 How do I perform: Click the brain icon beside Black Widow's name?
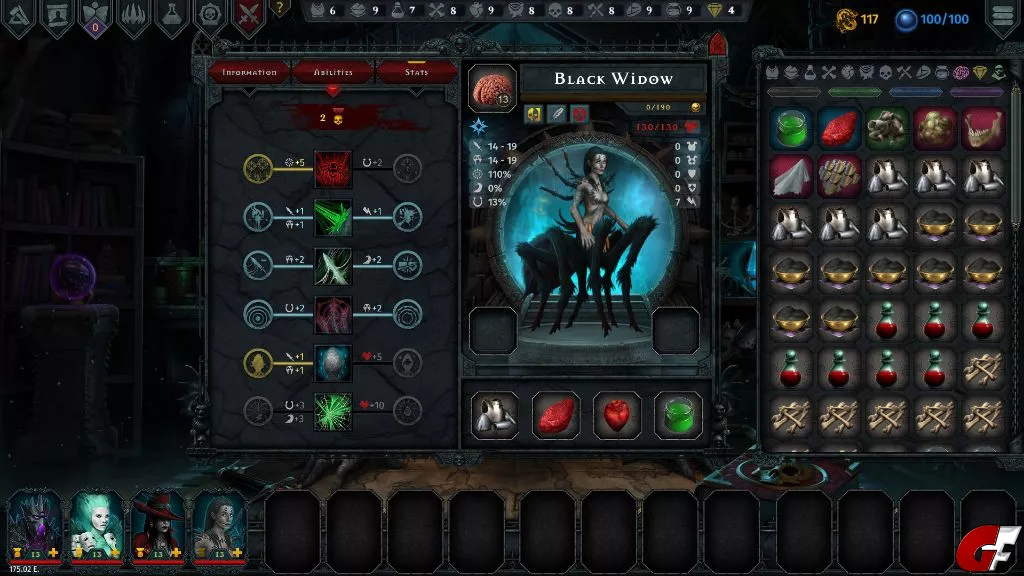[492, 87]
